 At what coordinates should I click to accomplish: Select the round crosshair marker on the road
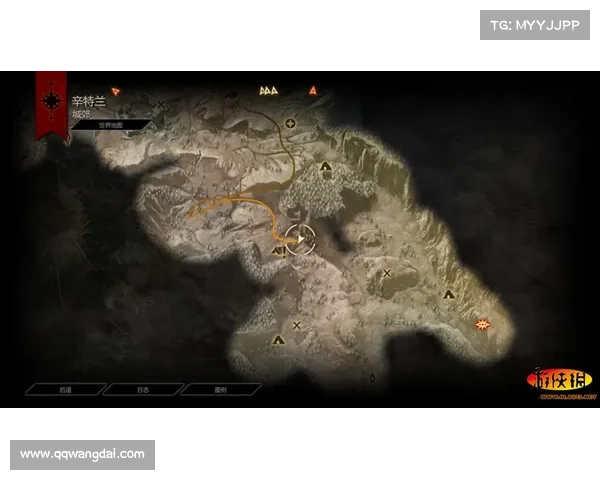(x=291, y=124)
